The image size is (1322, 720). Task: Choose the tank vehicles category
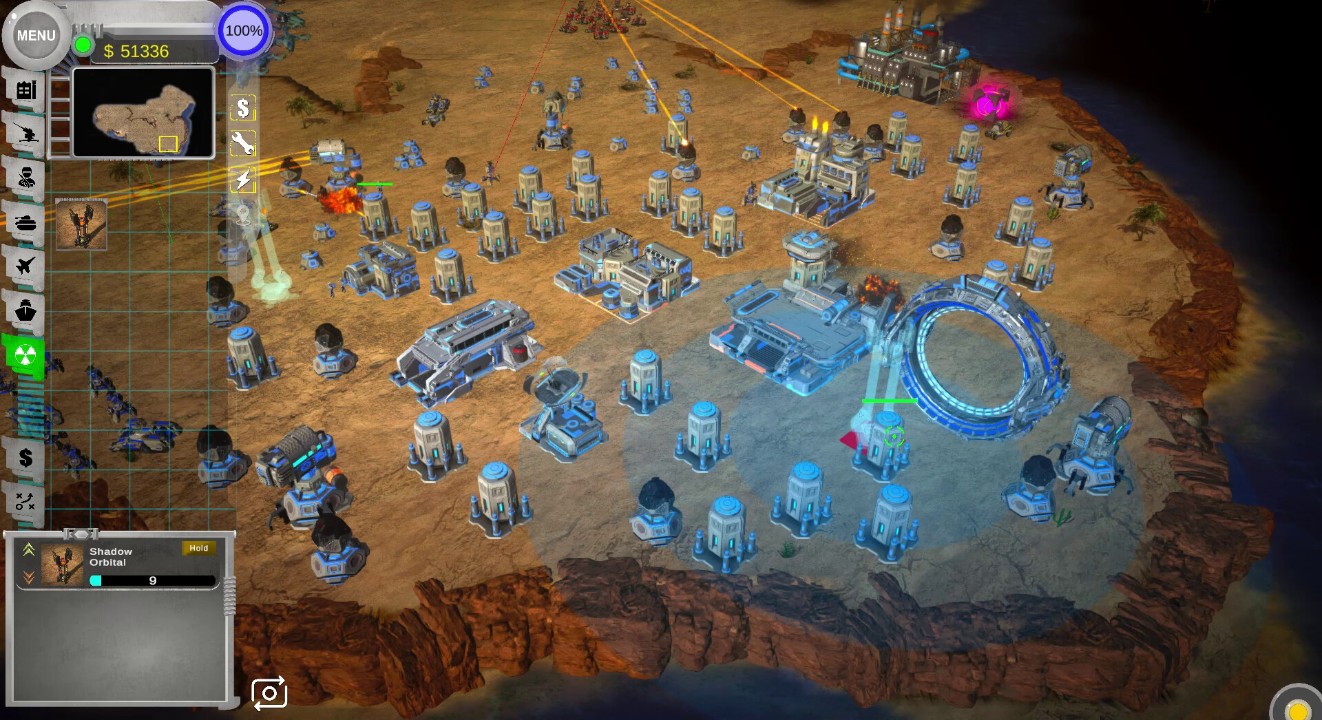coord(25,221)
